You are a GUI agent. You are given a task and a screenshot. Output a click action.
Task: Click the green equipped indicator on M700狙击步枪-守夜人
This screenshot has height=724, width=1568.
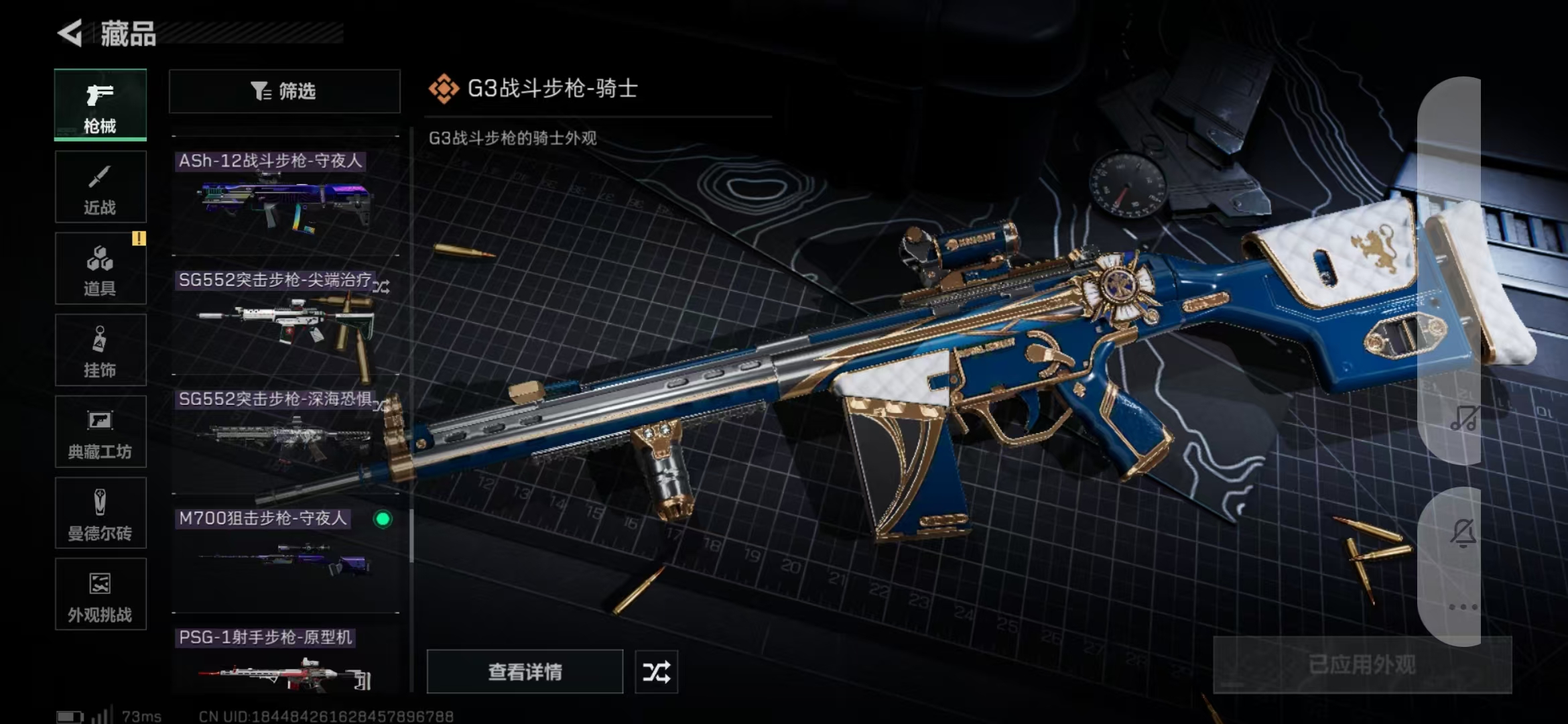(383, 519)
